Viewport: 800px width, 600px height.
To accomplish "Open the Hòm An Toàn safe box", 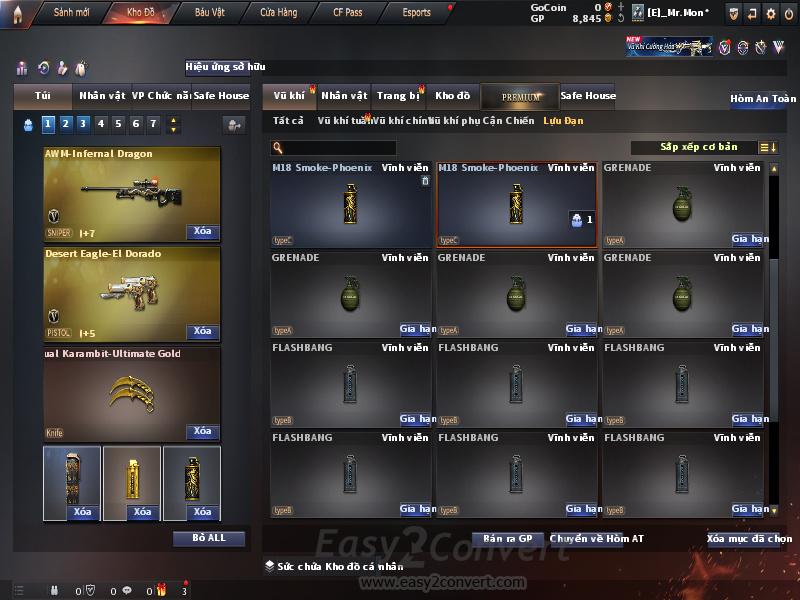I will (x=763, y=99).
